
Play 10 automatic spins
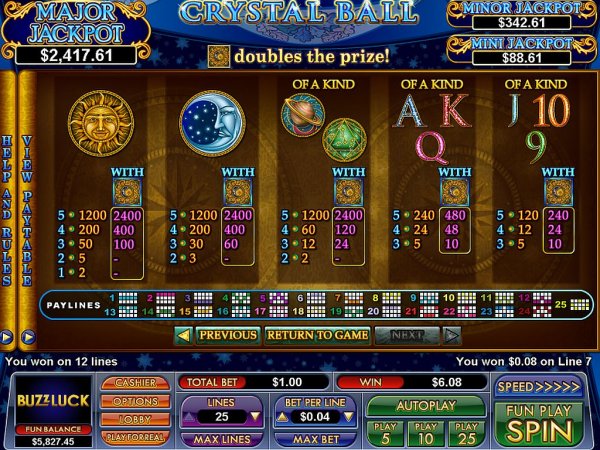click(426, 432)
